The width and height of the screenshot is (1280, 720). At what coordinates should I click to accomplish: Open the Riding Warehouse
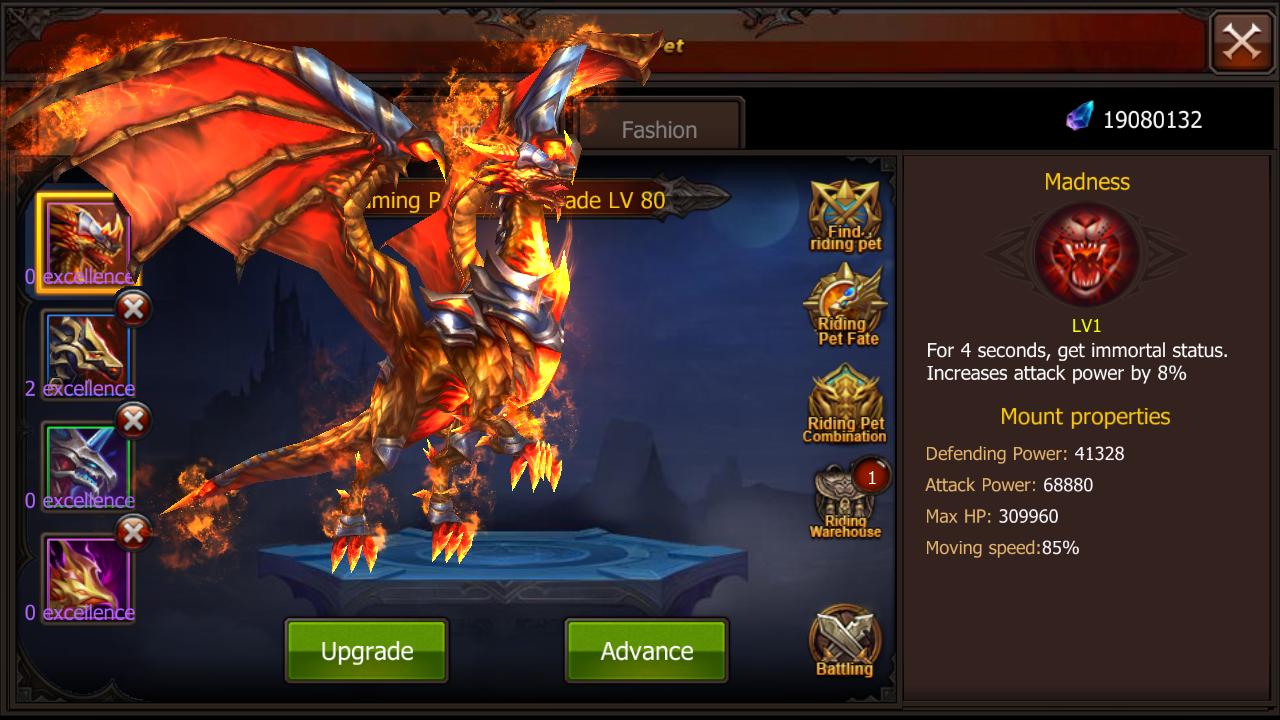point(845,505)
